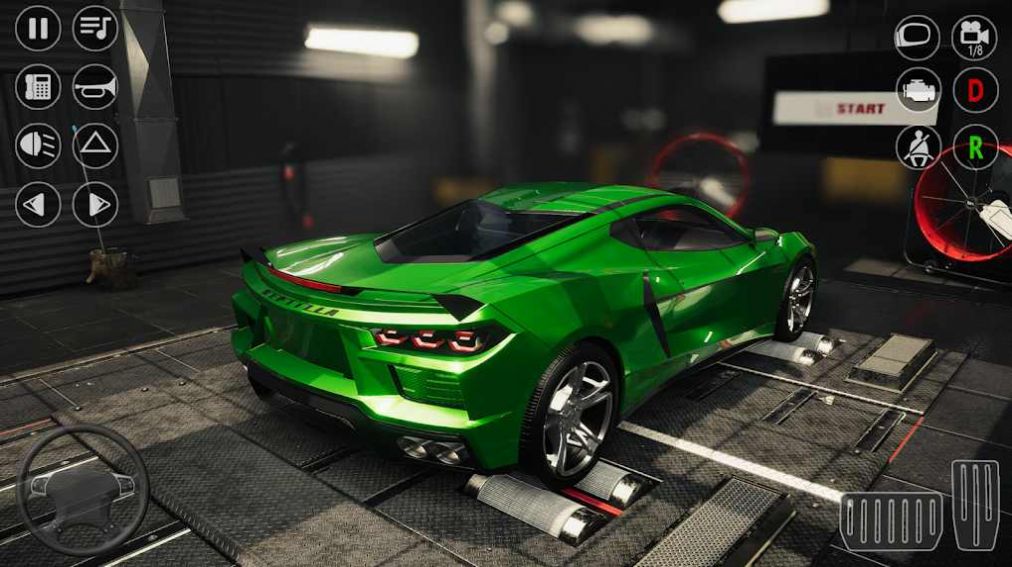This screenshot has width=1012, height=567.
Task: Fasten the seatbelt icon
Action: point(917,148)
